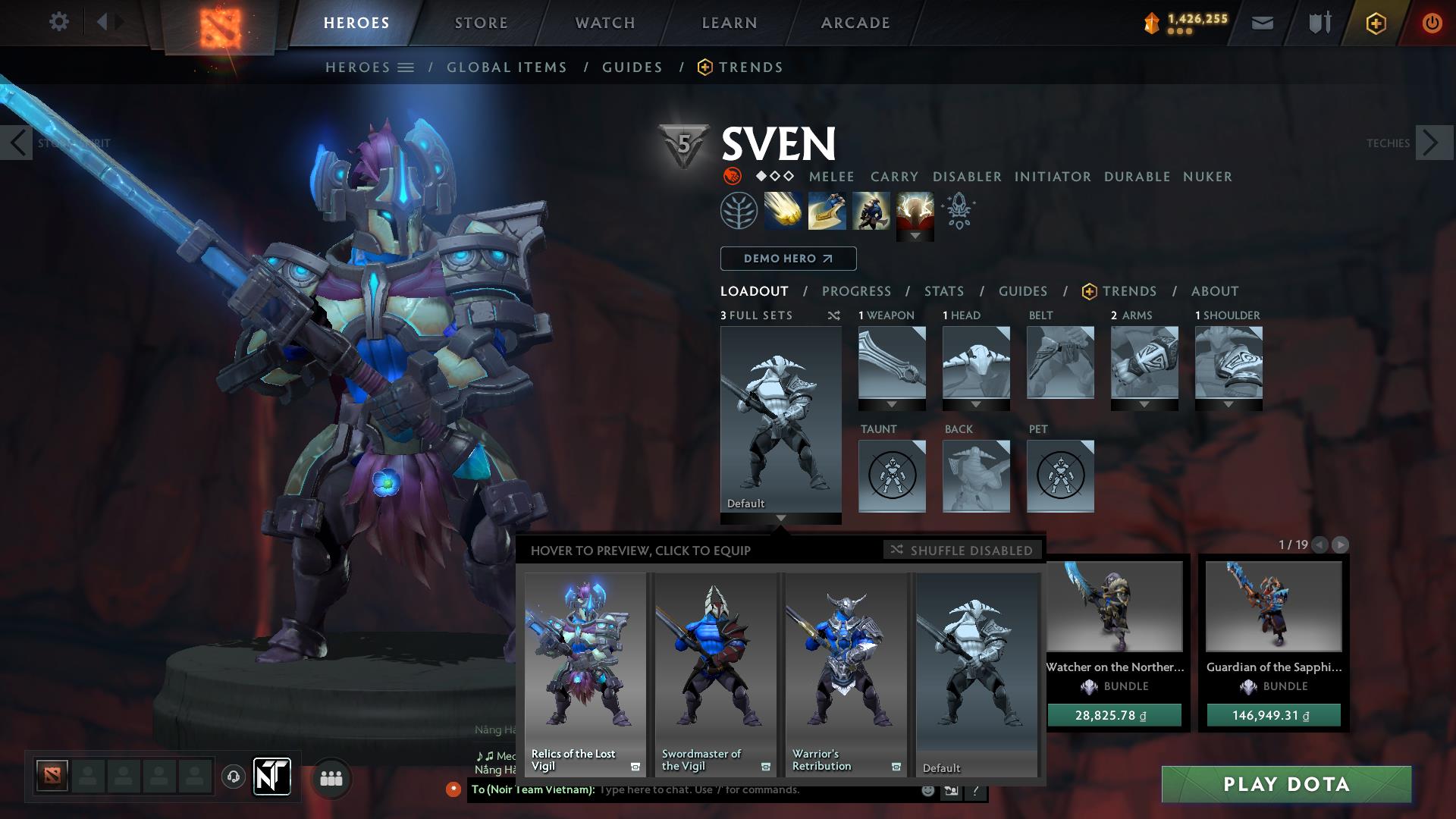Toggle the Shuffle Disabled control
1456x819 pixels.
pyautogui.click(x=962, y=550)
